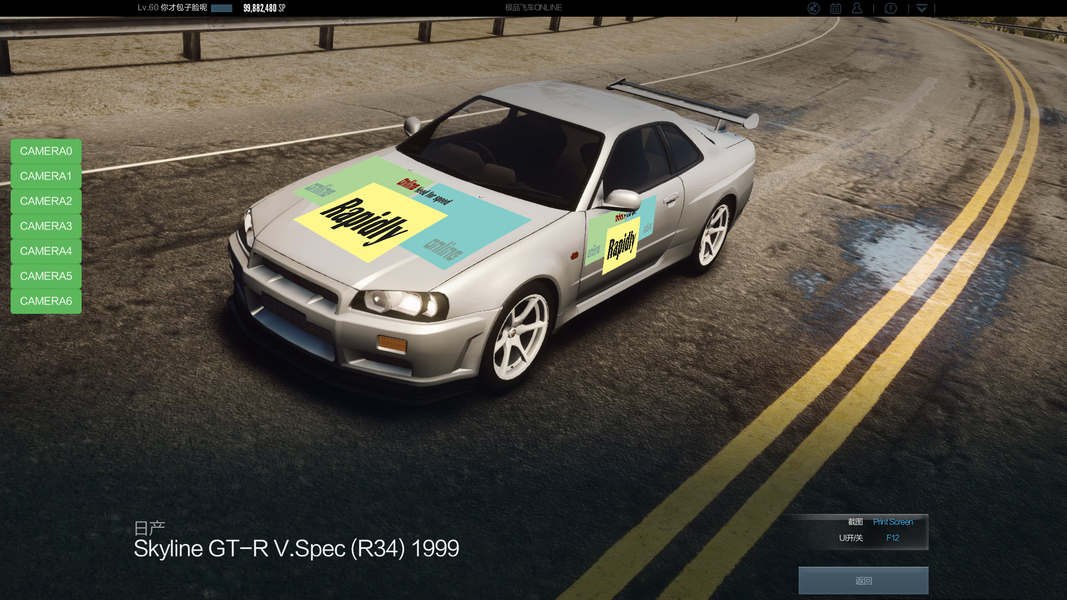Select the CAMERA1 view button
Screen dimensions: 1067x600
[x=46, y=176]
